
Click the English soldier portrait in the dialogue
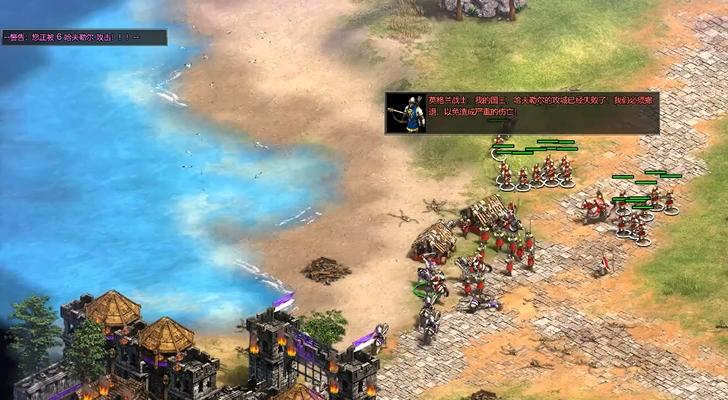click(x=407, y=113)
